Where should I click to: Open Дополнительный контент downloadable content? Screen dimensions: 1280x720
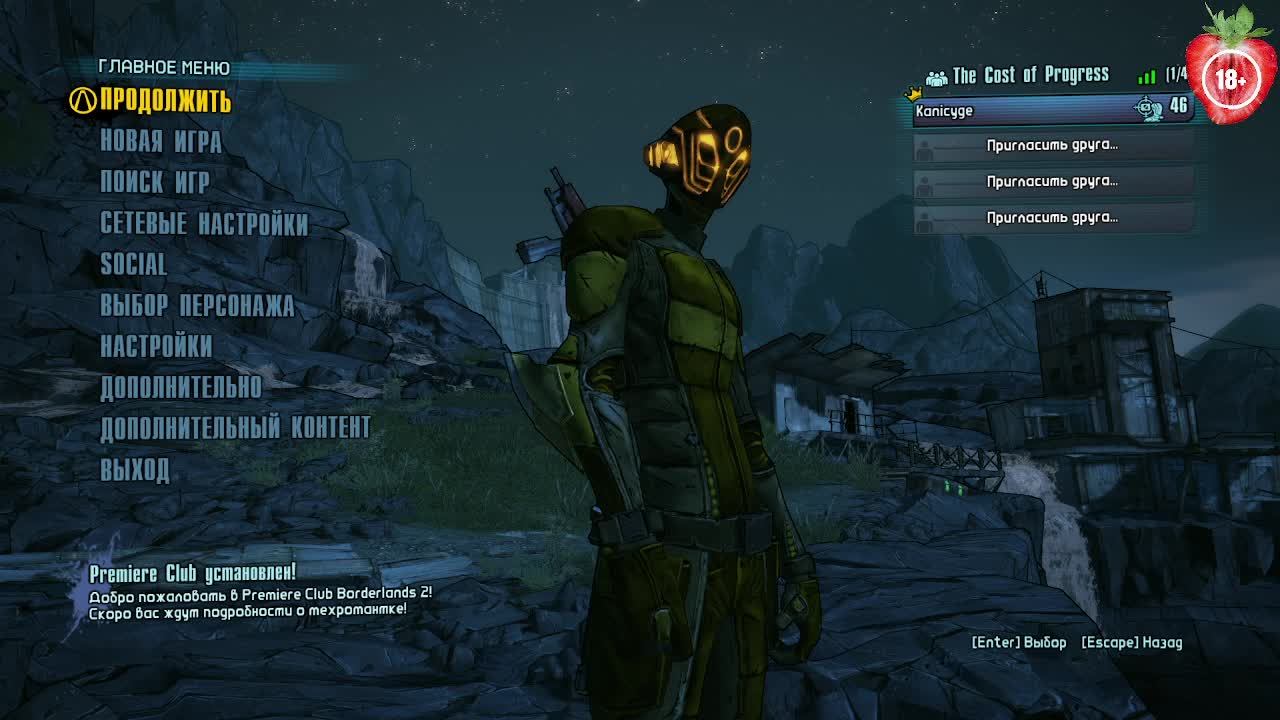pyautogui.click(x=235, y=428)
